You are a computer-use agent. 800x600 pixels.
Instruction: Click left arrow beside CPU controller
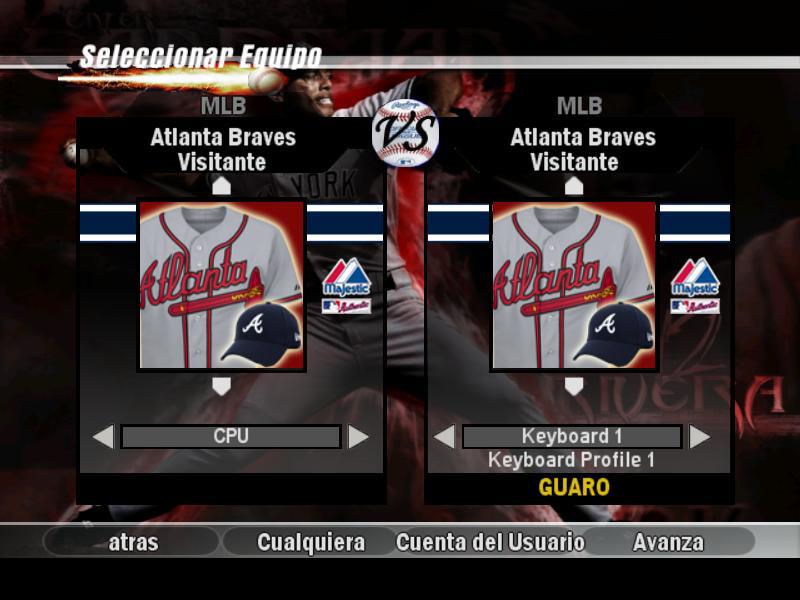point(103,437)
